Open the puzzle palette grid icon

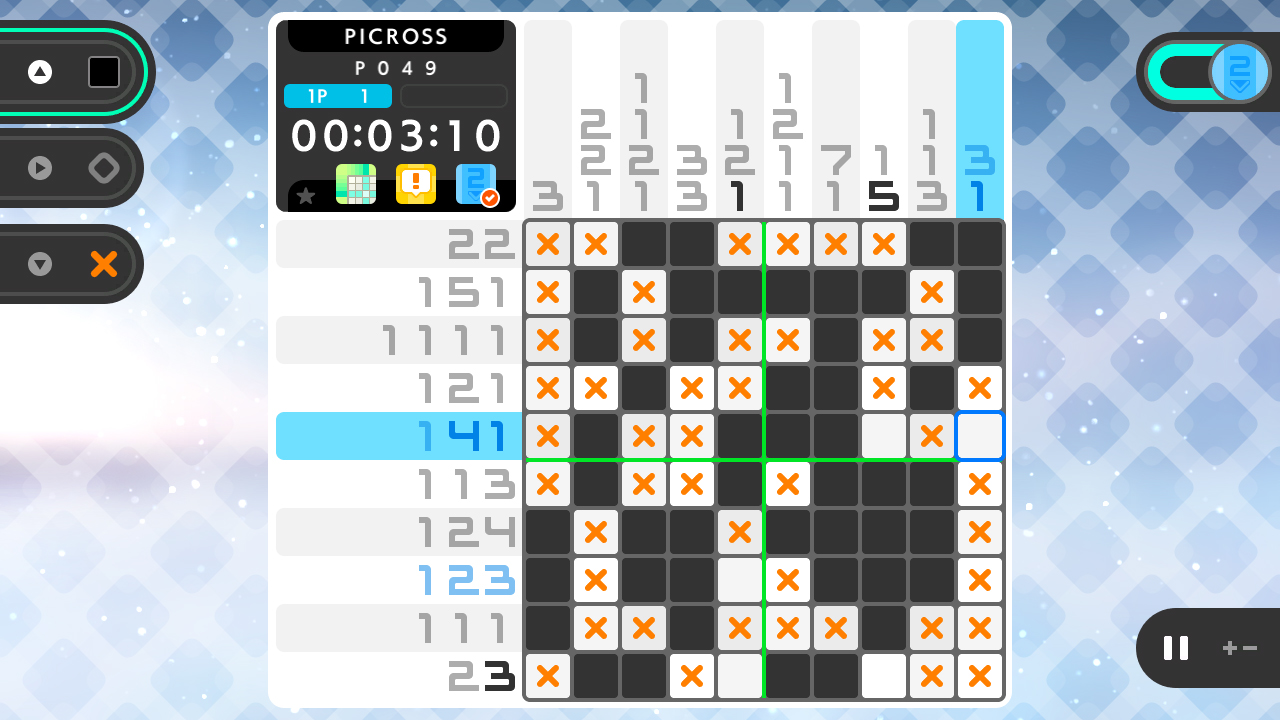[x=357, y=184]
